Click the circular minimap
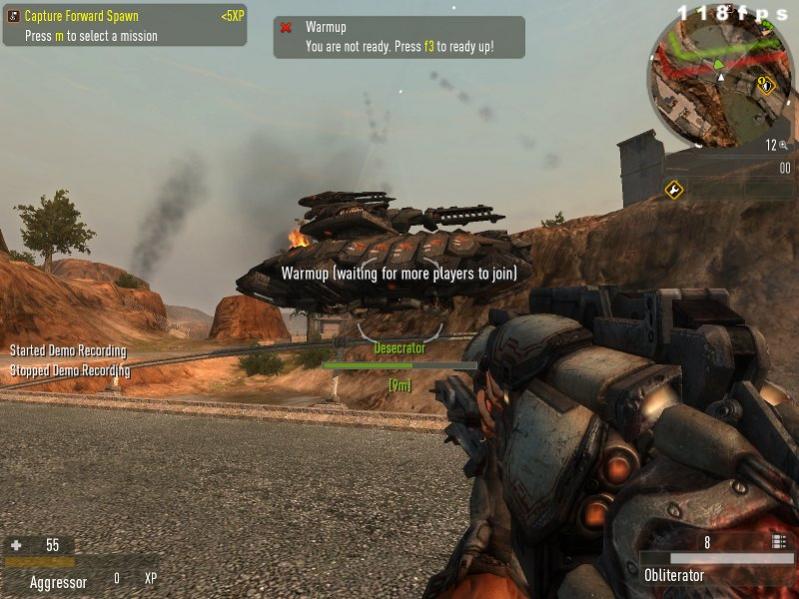Viewport: 799px width, 599px height. pos(720,80)
